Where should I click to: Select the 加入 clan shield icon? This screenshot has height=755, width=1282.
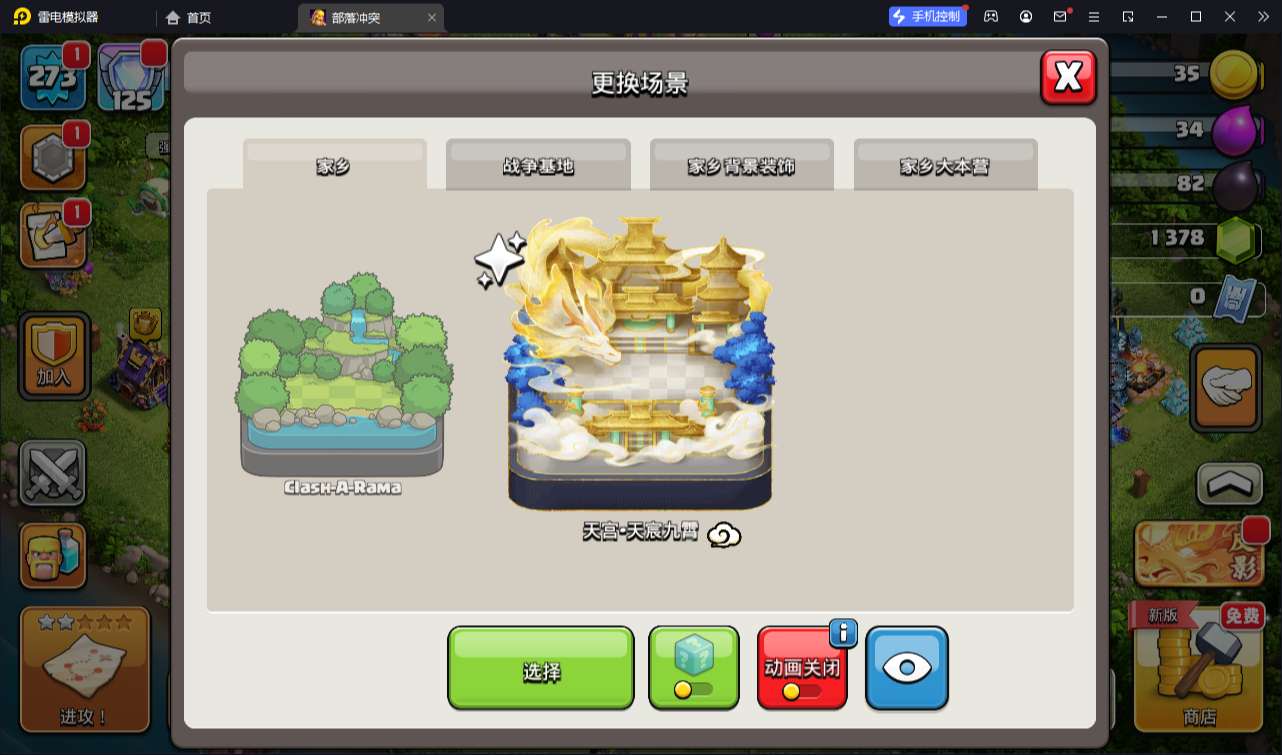[52, 355]
